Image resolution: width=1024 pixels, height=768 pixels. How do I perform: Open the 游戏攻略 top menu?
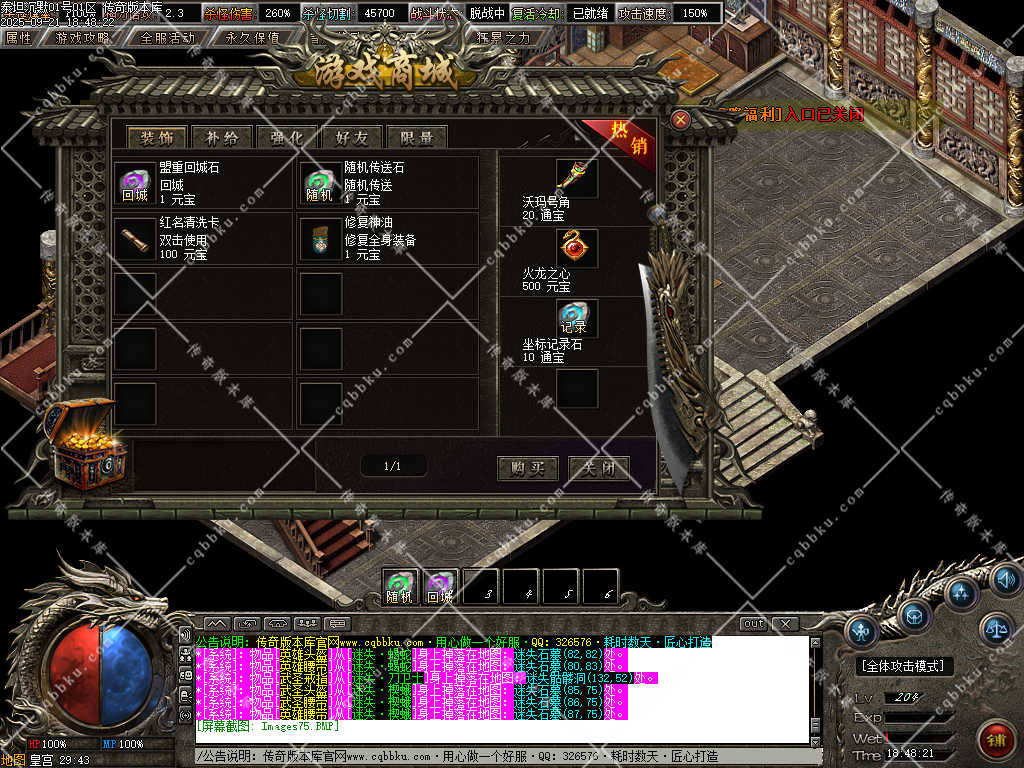pyautogui.click(x=83, y=37)
